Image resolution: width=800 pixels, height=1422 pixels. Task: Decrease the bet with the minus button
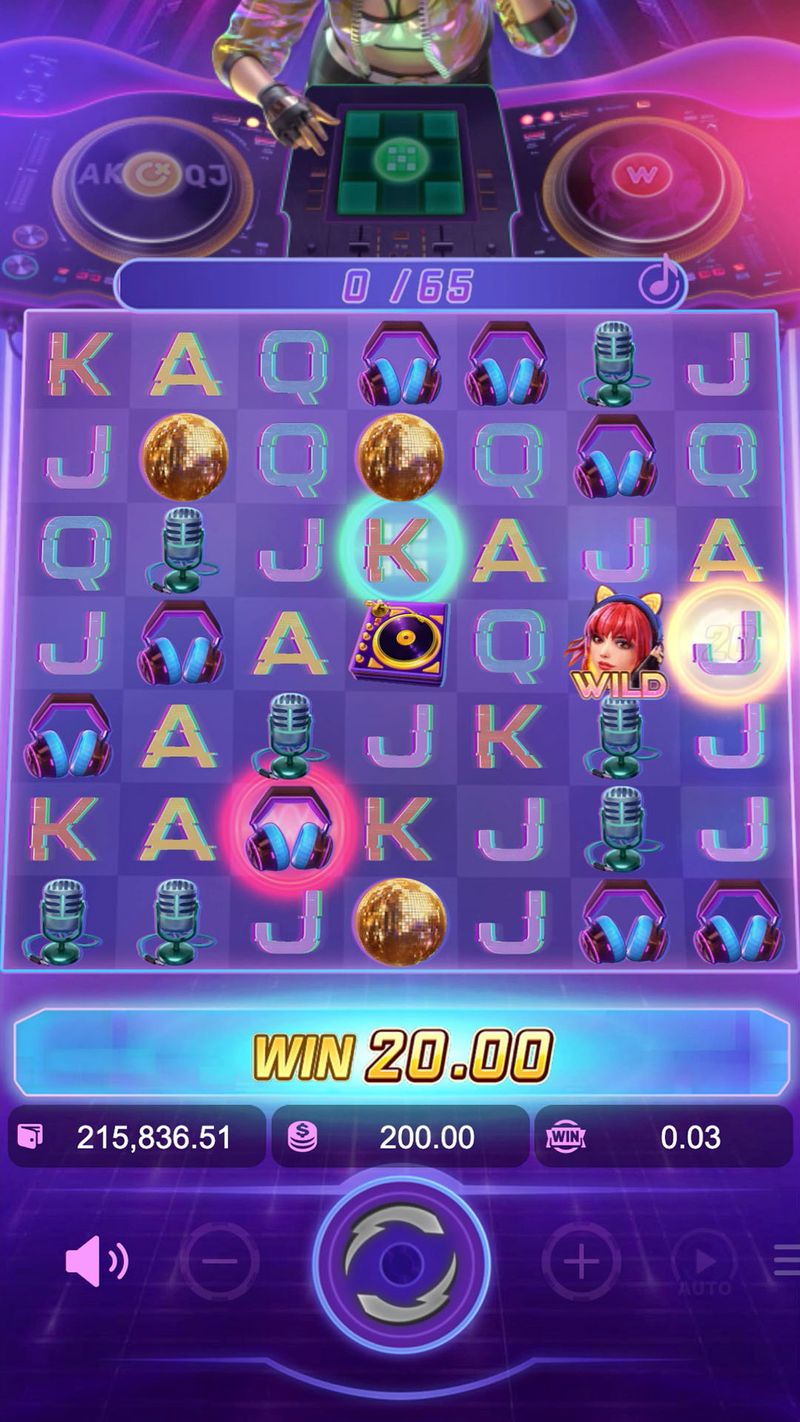pos(222,1262)
